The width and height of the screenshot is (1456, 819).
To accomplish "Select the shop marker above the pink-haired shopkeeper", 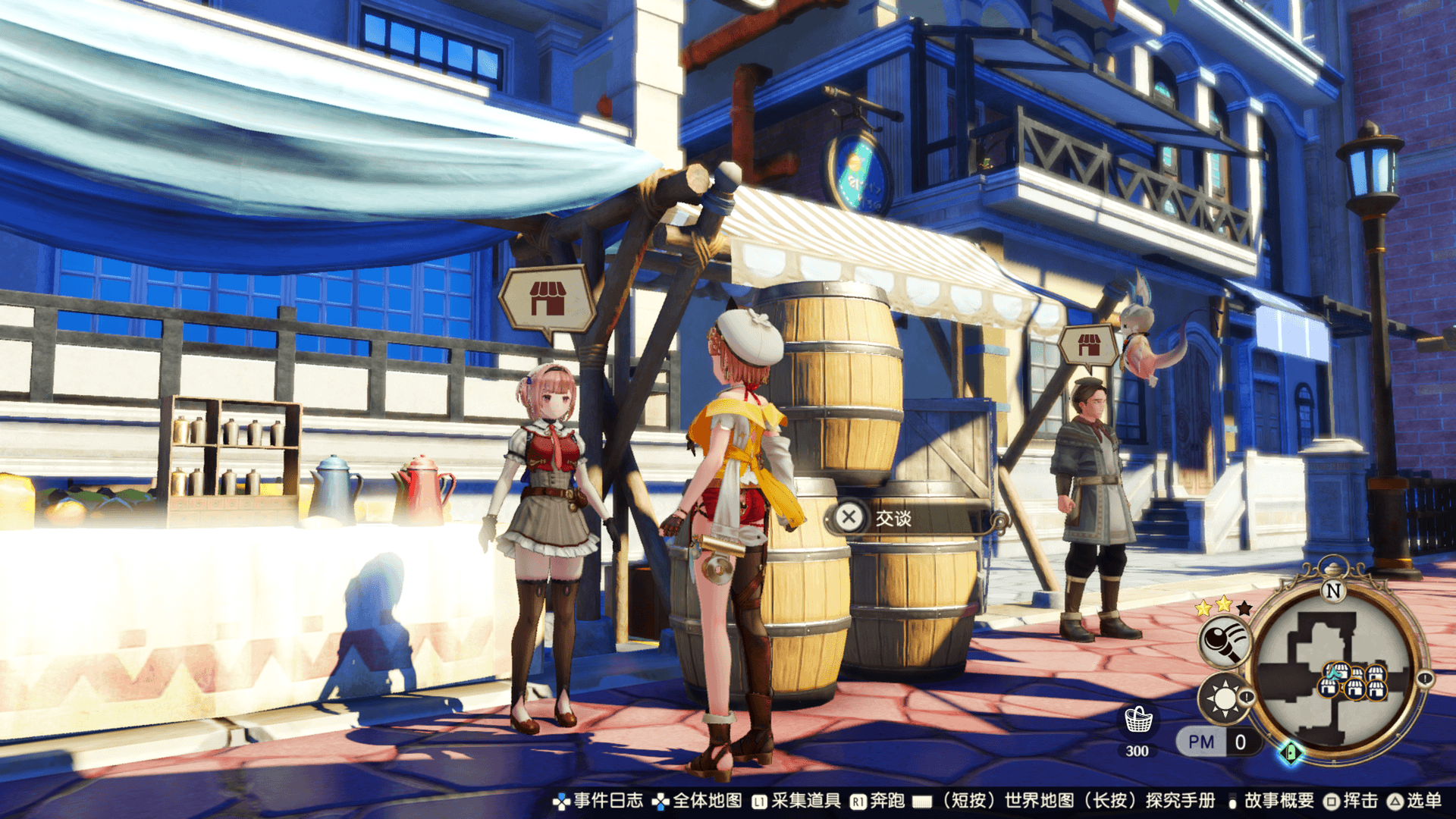I will tap(548, 298).
